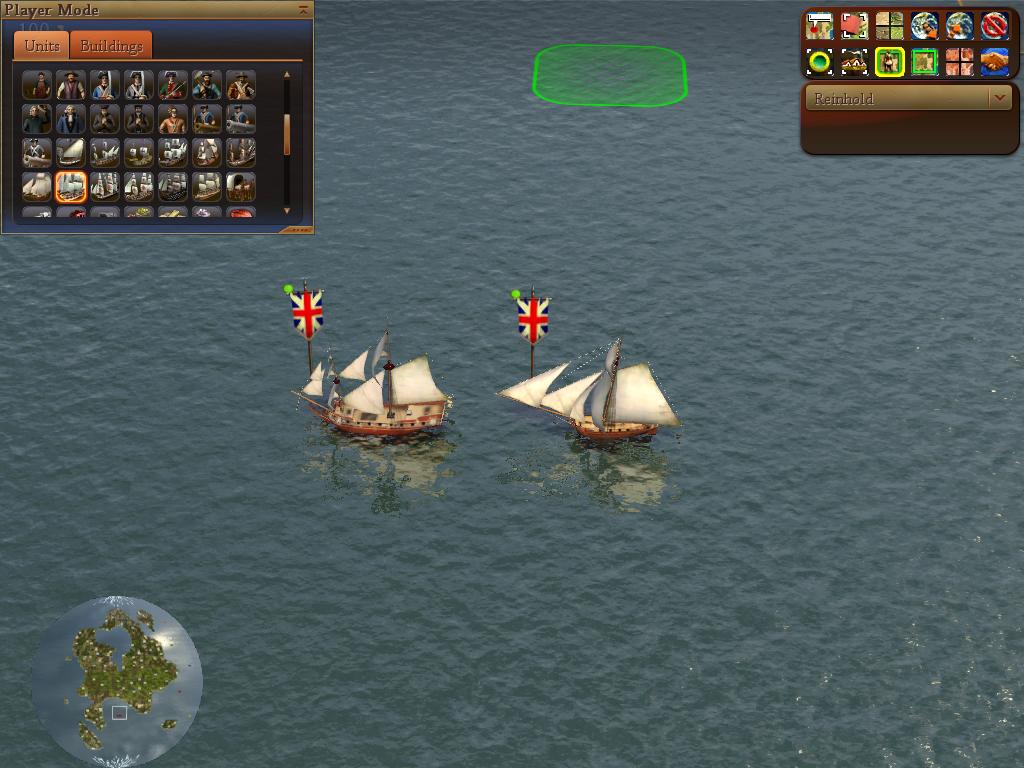Activate the red prohibition sign tool
1024x768 pixels.
(994, 25)
